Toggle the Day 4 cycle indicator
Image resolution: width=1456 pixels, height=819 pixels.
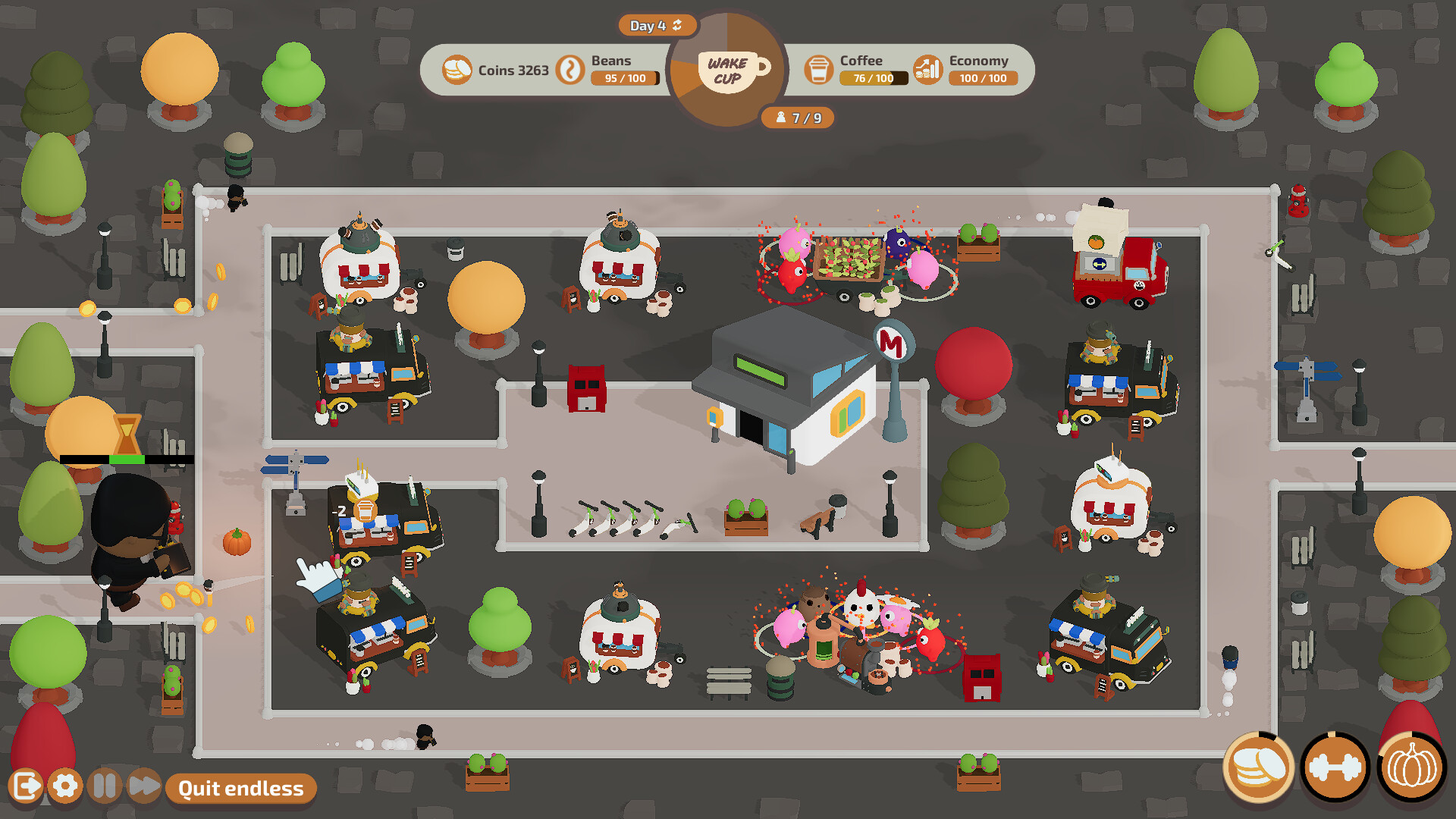click(656, 25)
